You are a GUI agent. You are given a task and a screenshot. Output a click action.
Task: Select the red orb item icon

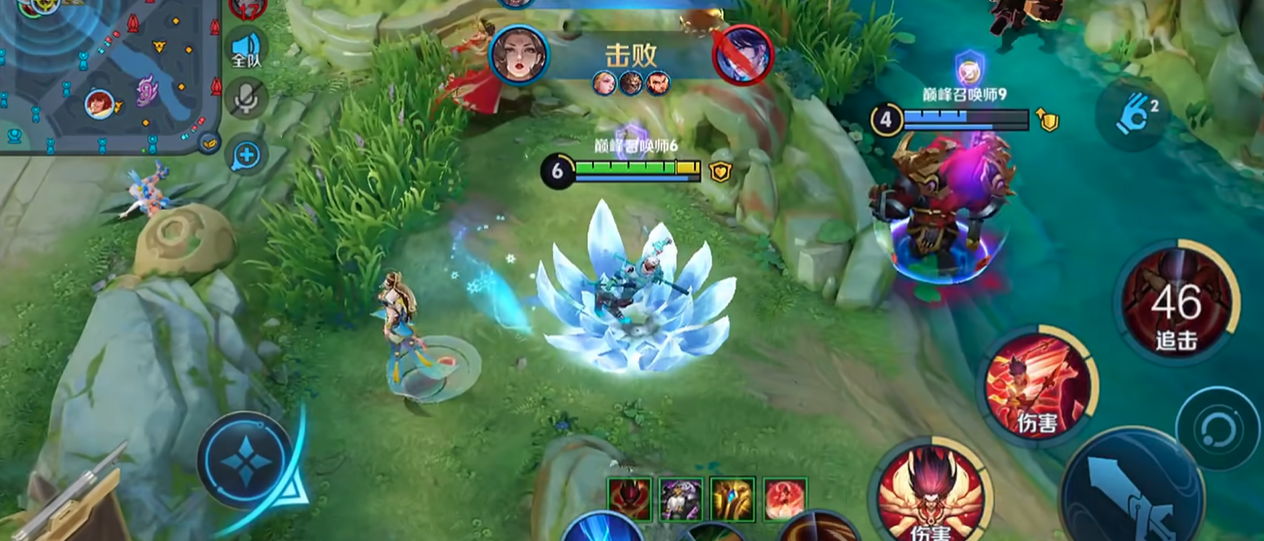pos(785,499)
